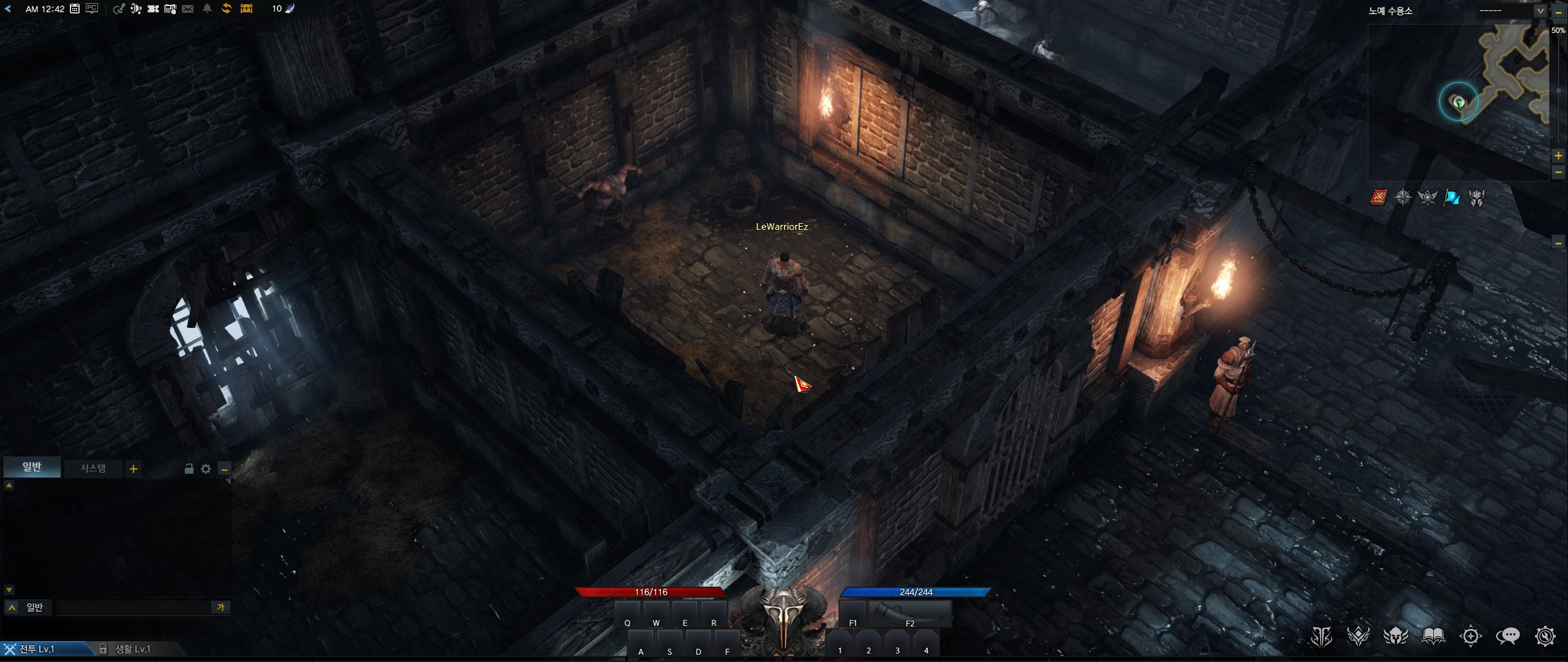The image size is (1568, 662).
Task: Click the chat message input field
Action: [132, 607]
